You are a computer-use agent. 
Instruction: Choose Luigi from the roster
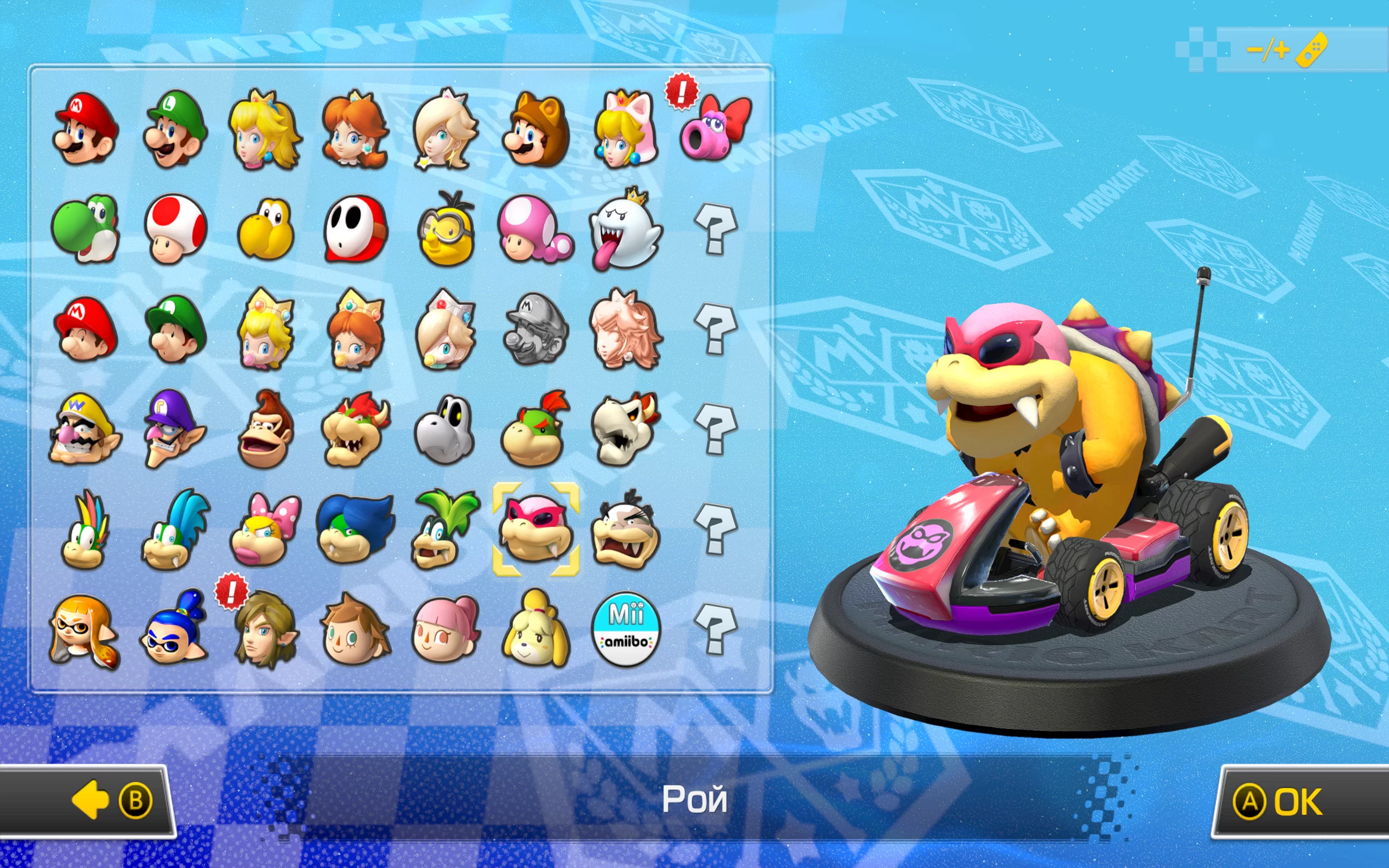click(176, 130)
